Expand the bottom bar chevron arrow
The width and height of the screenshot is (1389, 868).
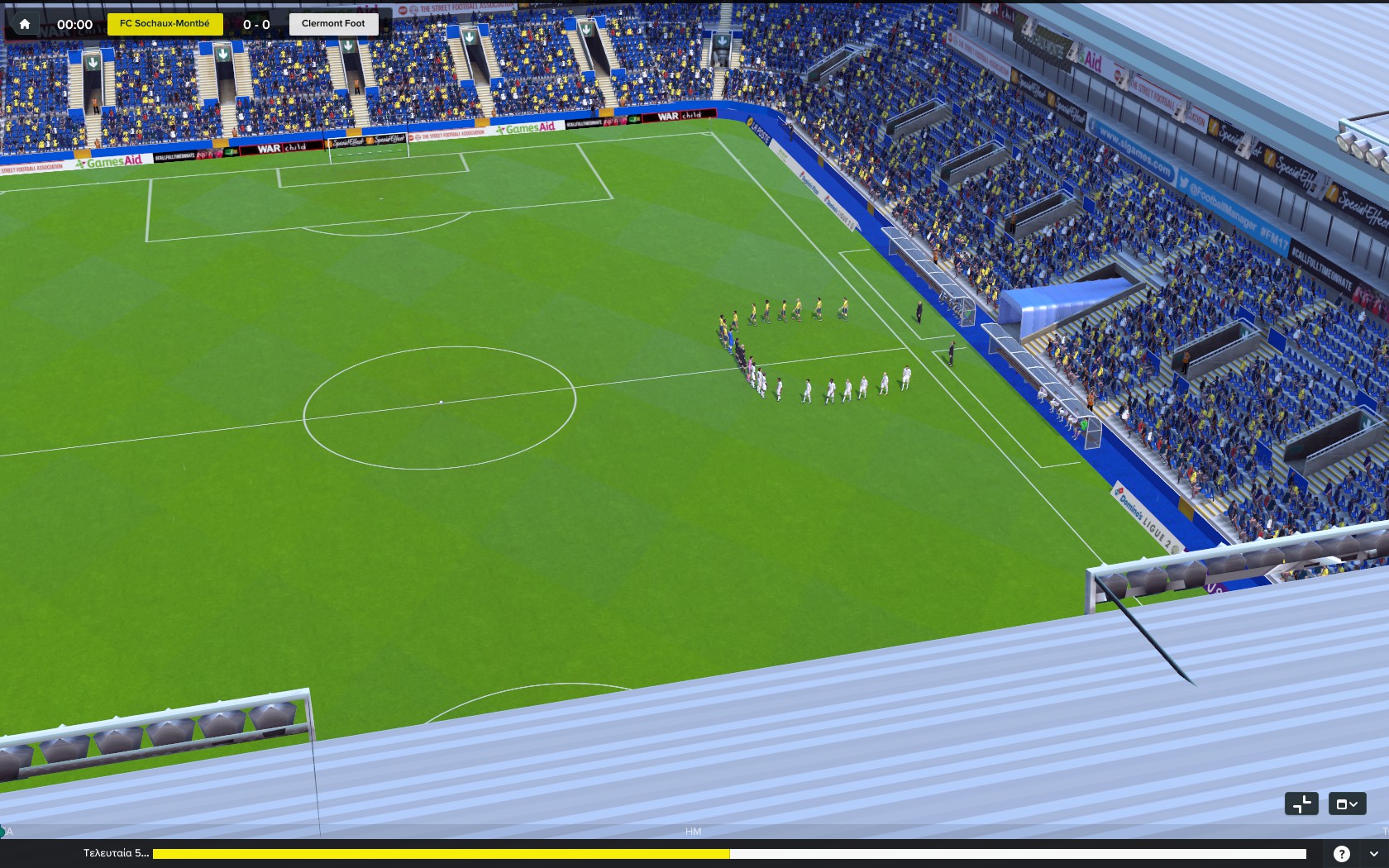coord(1374,854)
